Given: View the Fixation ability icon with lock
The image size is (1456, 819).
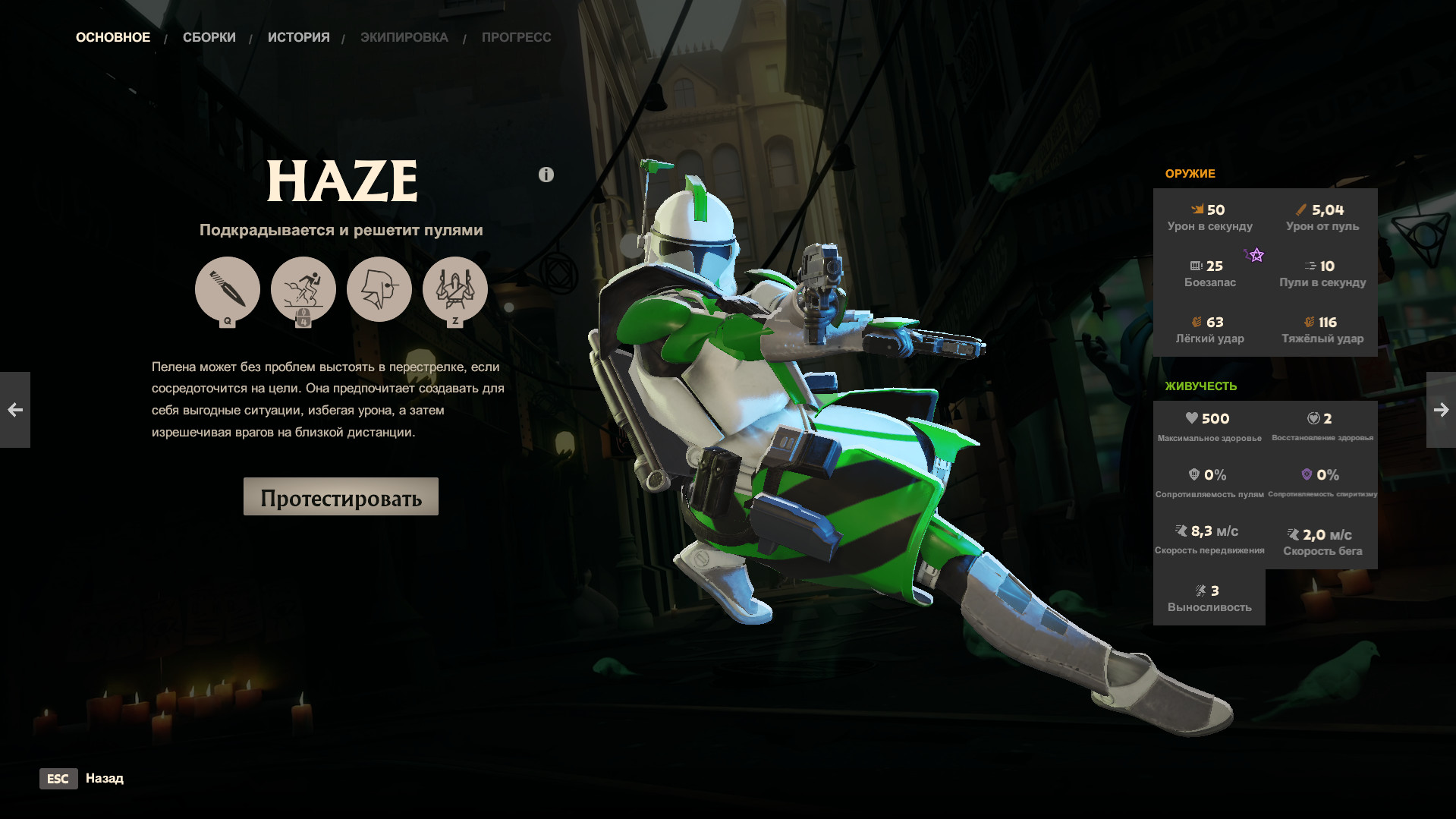Looking at the screenshot, I should pyautogui.click(x=303, y=289).
